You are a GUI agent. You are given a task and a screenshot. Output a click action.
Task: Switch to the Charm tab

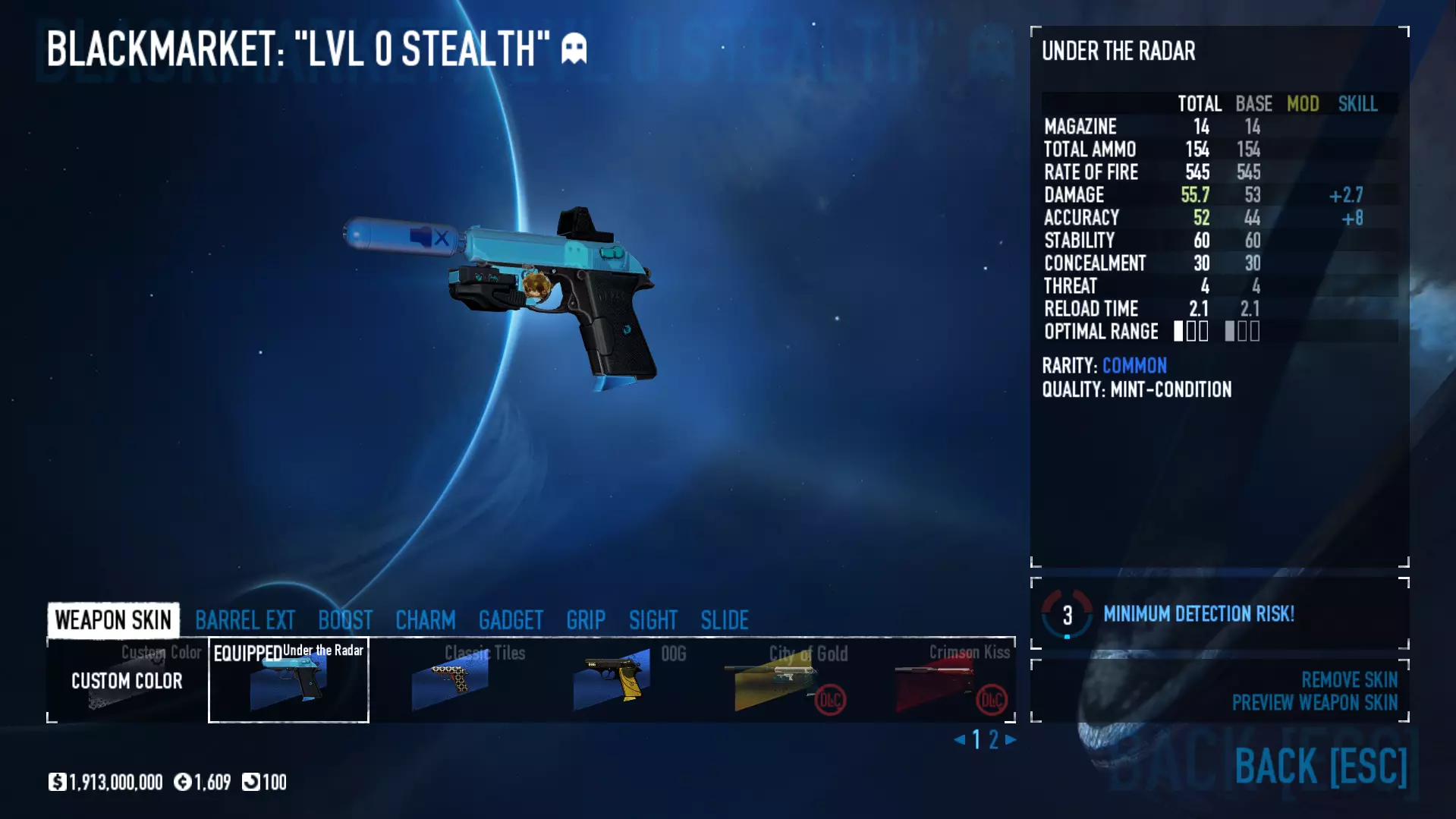click(x=425, y=620)
